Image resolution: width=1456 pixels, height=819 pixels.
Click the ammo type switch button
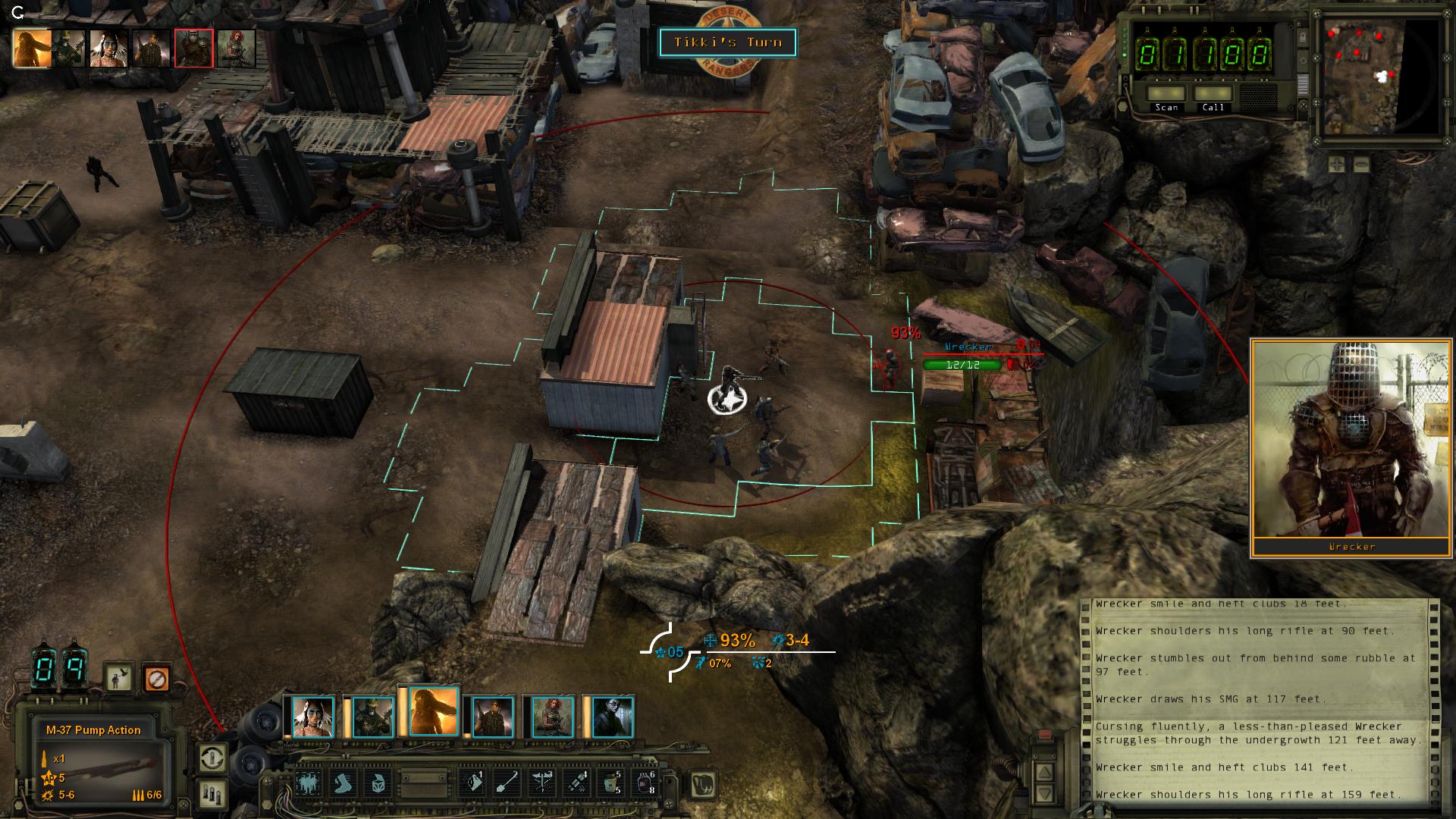tap(212, 795)
